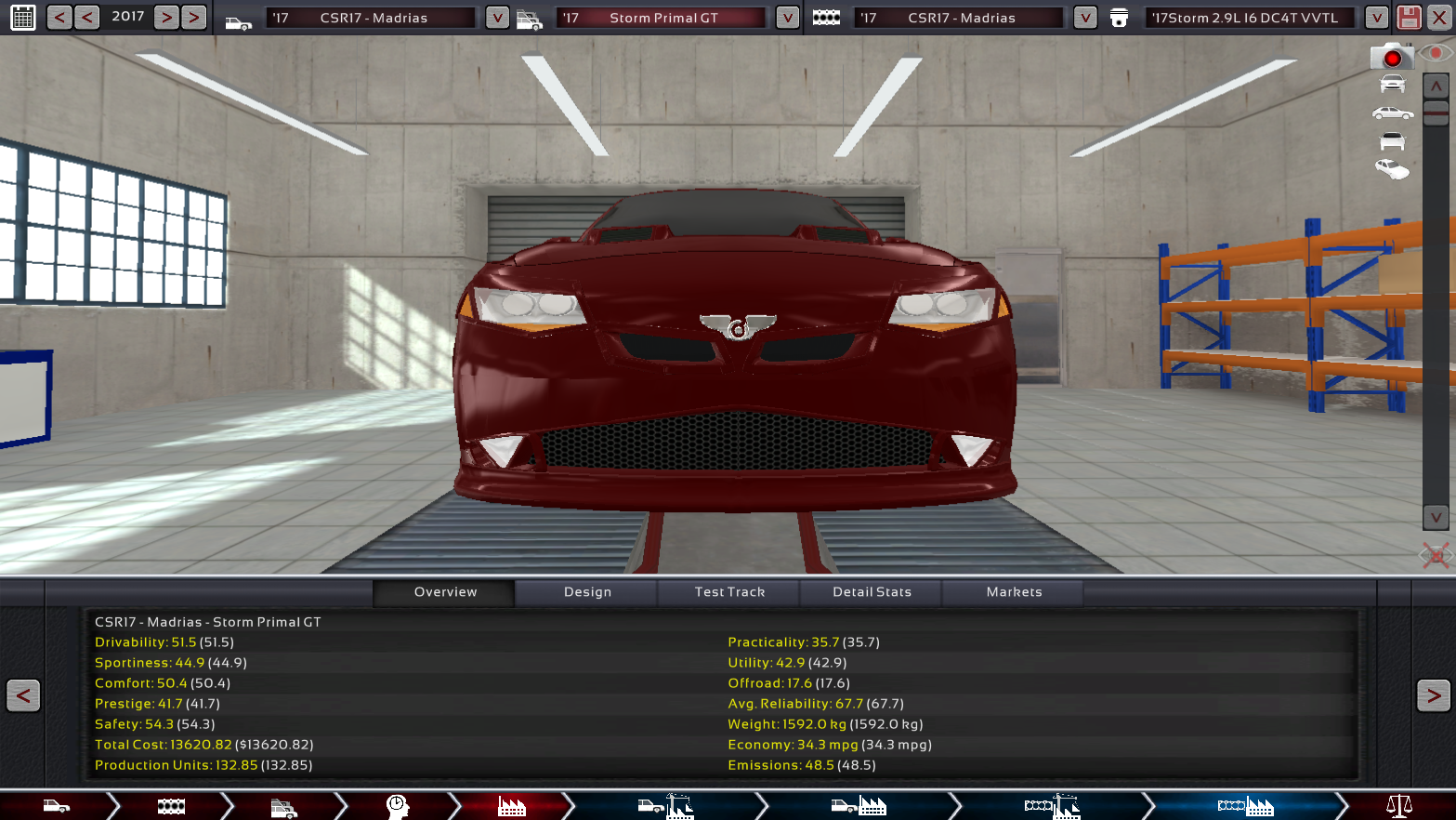Open the balance scales step

[x=1398, y=806]
